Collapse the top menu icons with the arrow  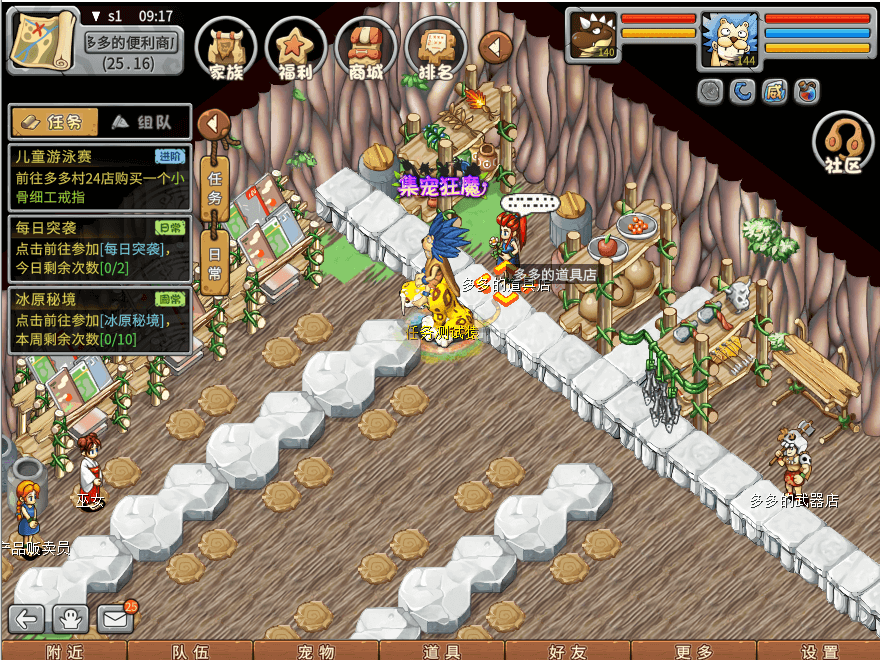496,46
